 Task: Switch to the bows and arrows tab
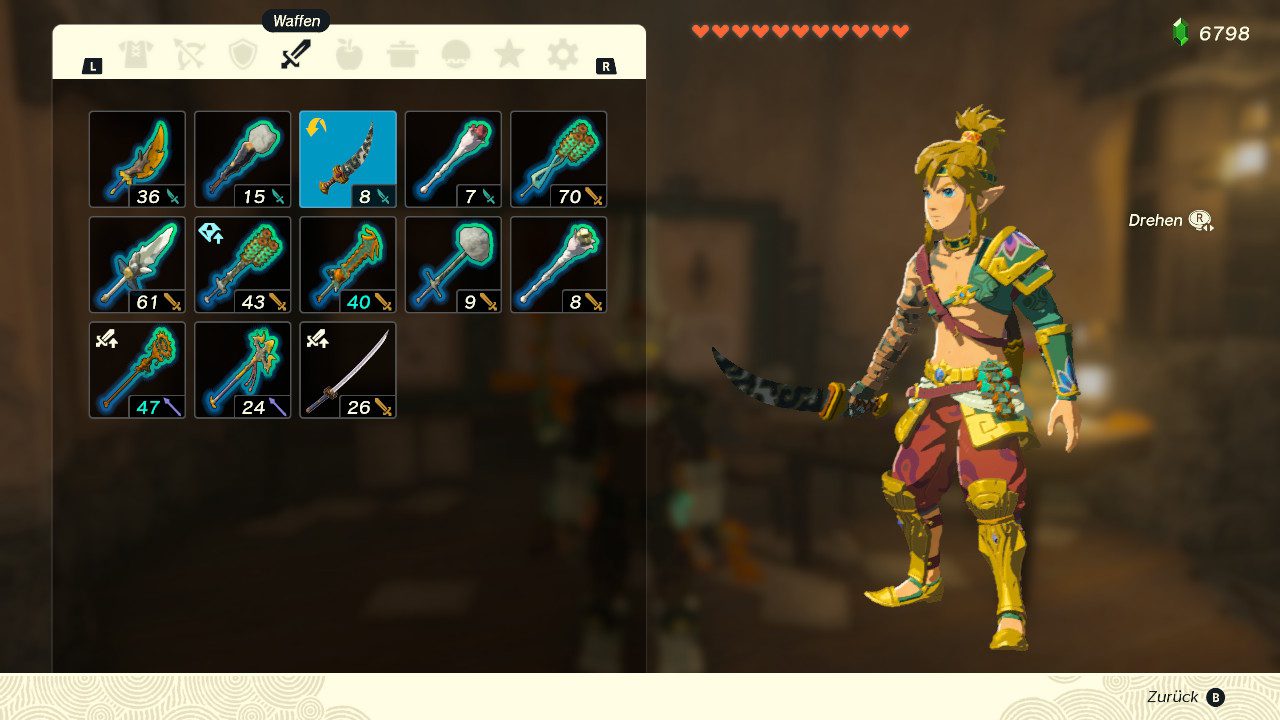click(189, 54)
